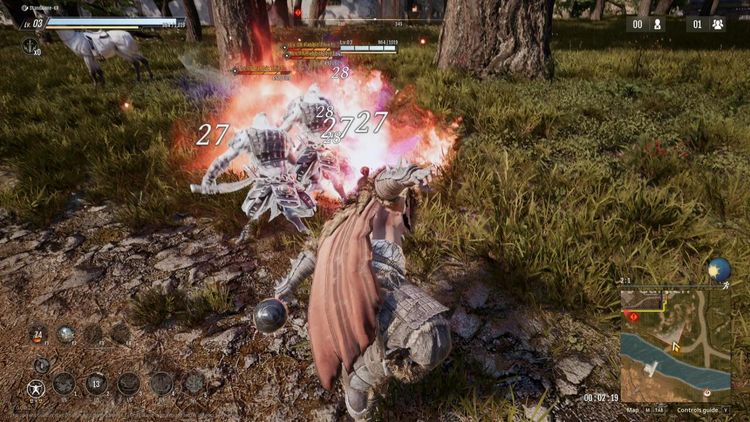Screen dimensions: 750x422
Task: Click the yellow player arrow on minimap
Action: (675, 347)
